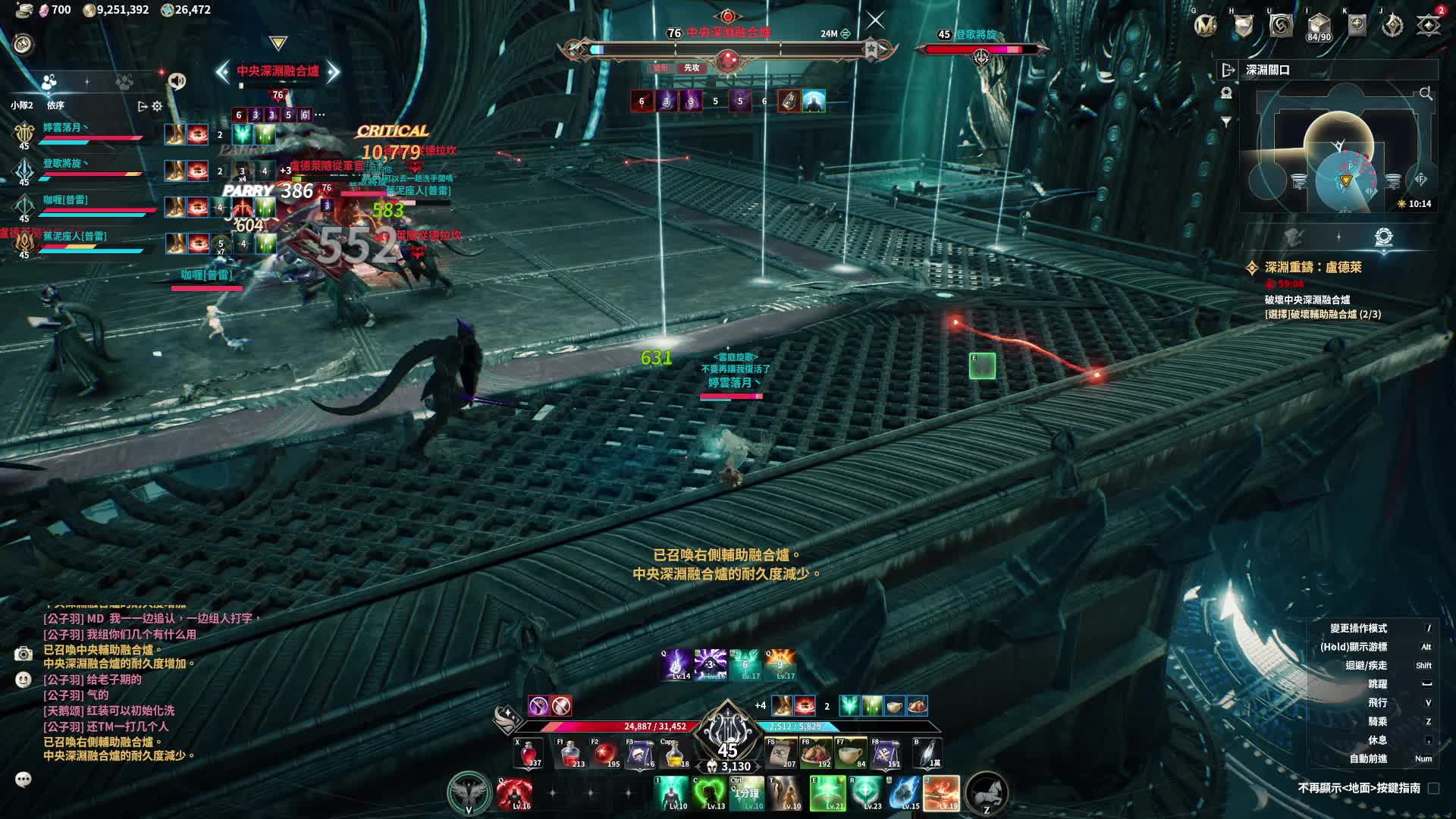This screenshot has height=819, width=1456.
Task: Activate the green heart skill Lv.13
Action: (x=710, y=793)
